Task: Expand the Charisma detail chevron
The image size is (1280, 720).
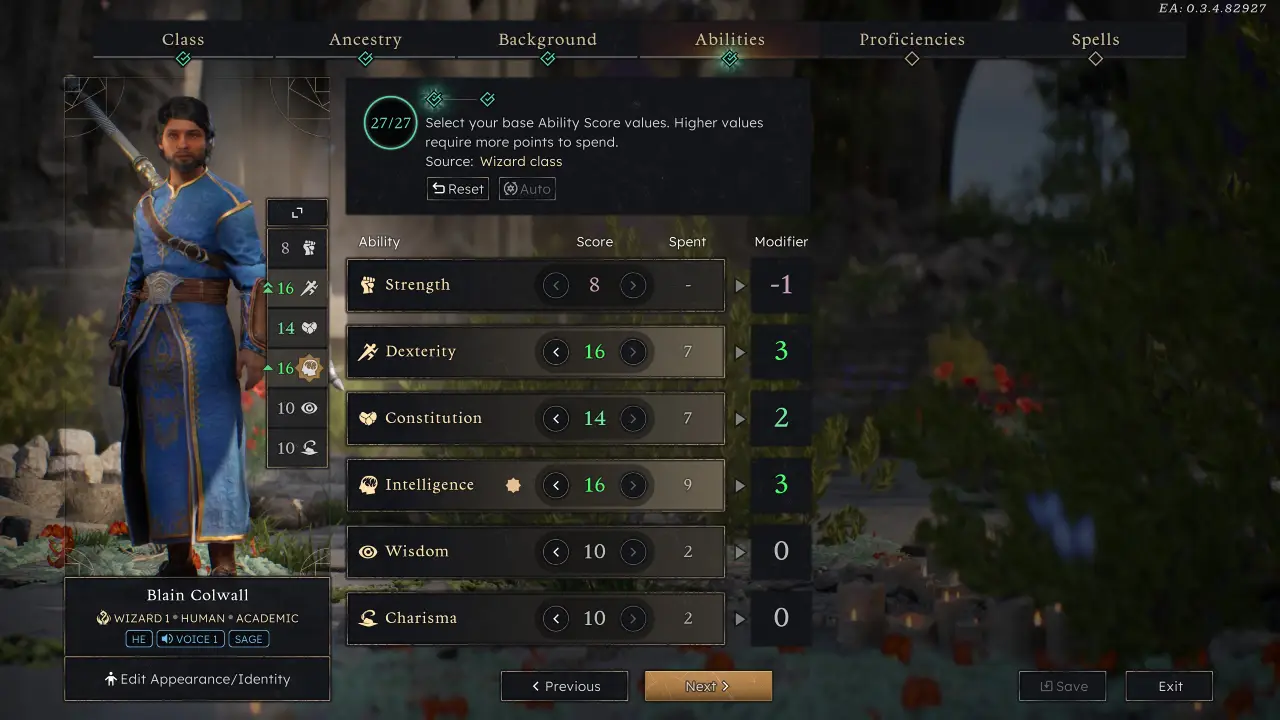Action: 740,618
